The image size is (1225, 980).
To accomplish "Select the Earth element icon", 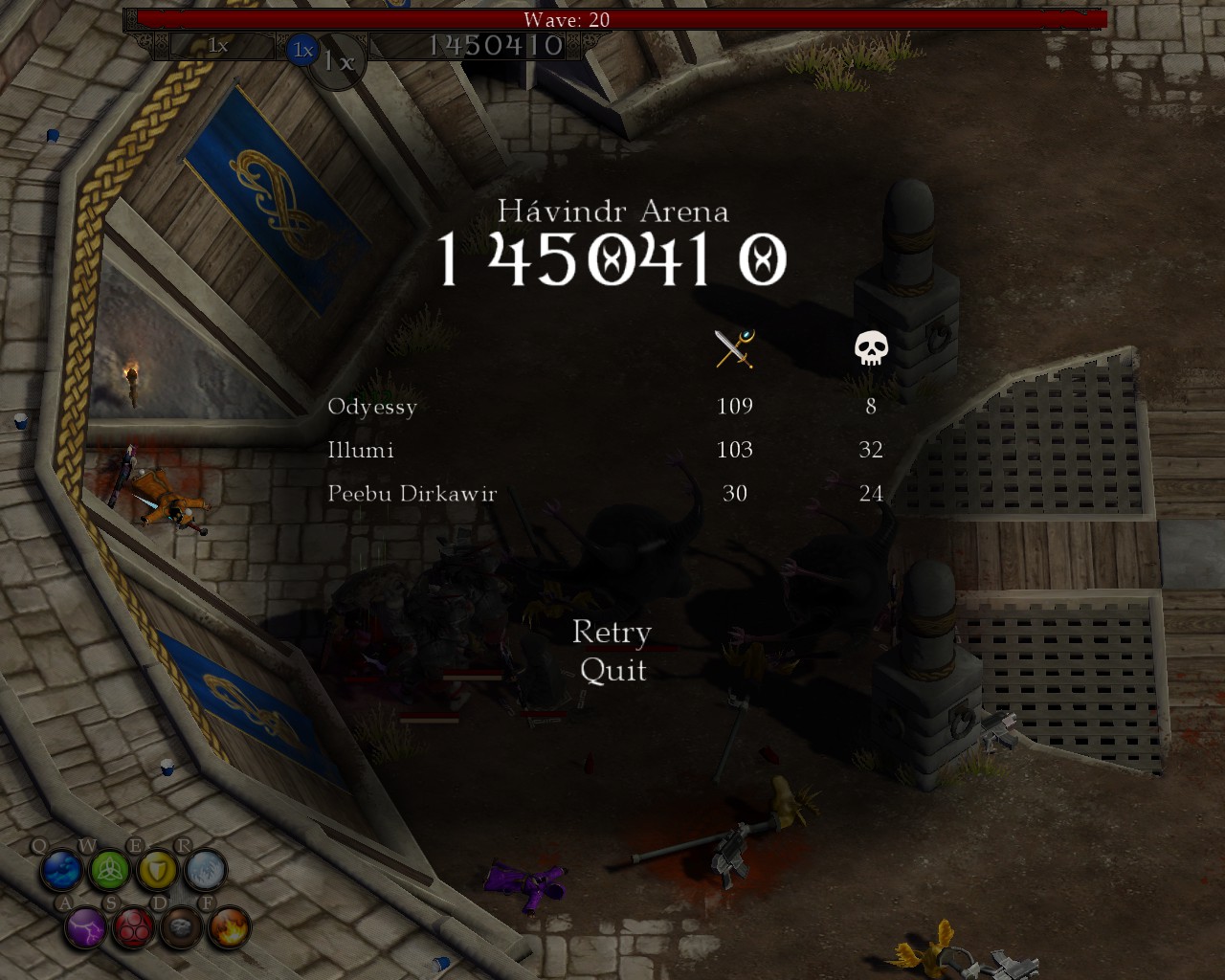I will [182, 926].
